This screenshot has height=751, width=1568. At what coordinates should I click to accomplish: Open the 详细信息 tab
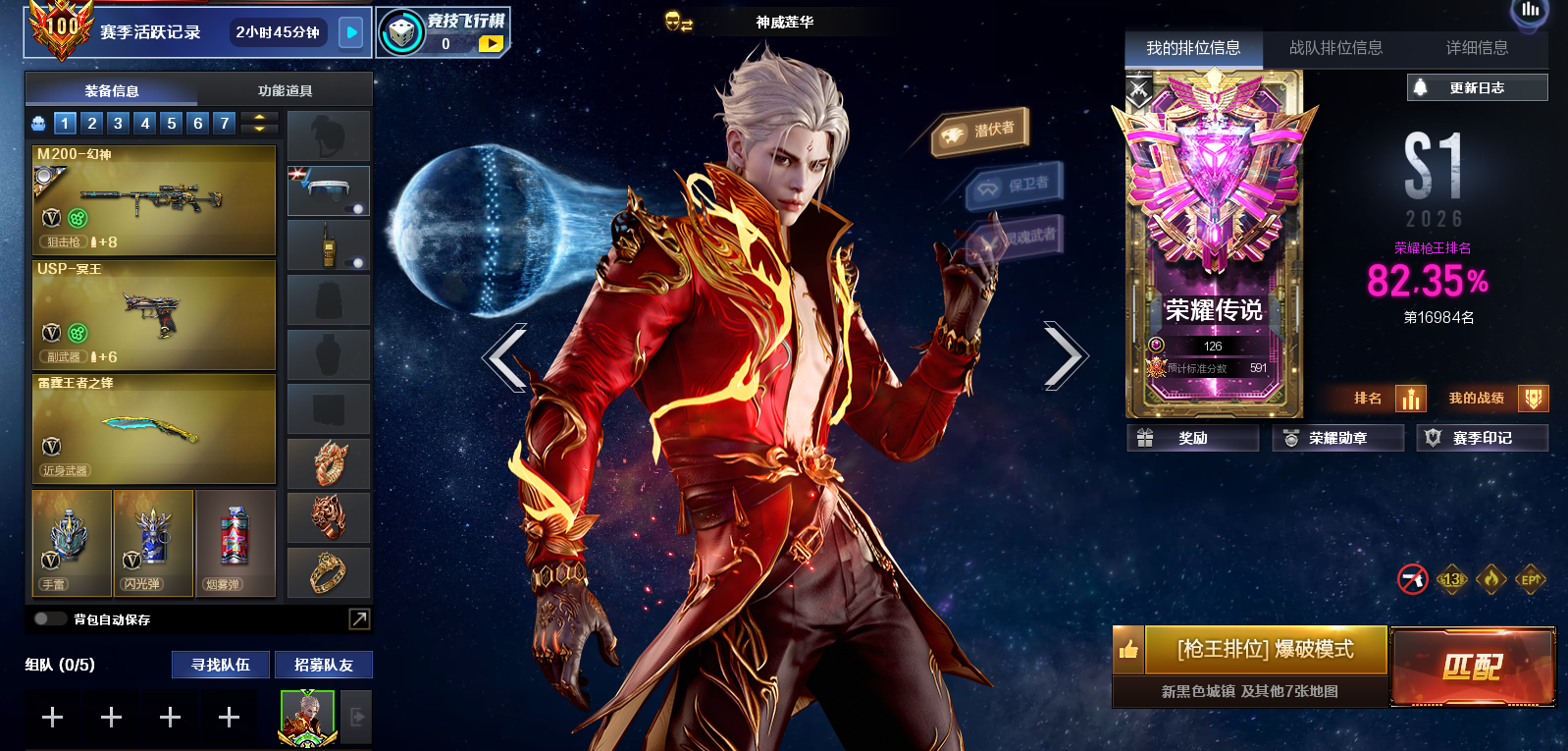tap(1477, 48)
